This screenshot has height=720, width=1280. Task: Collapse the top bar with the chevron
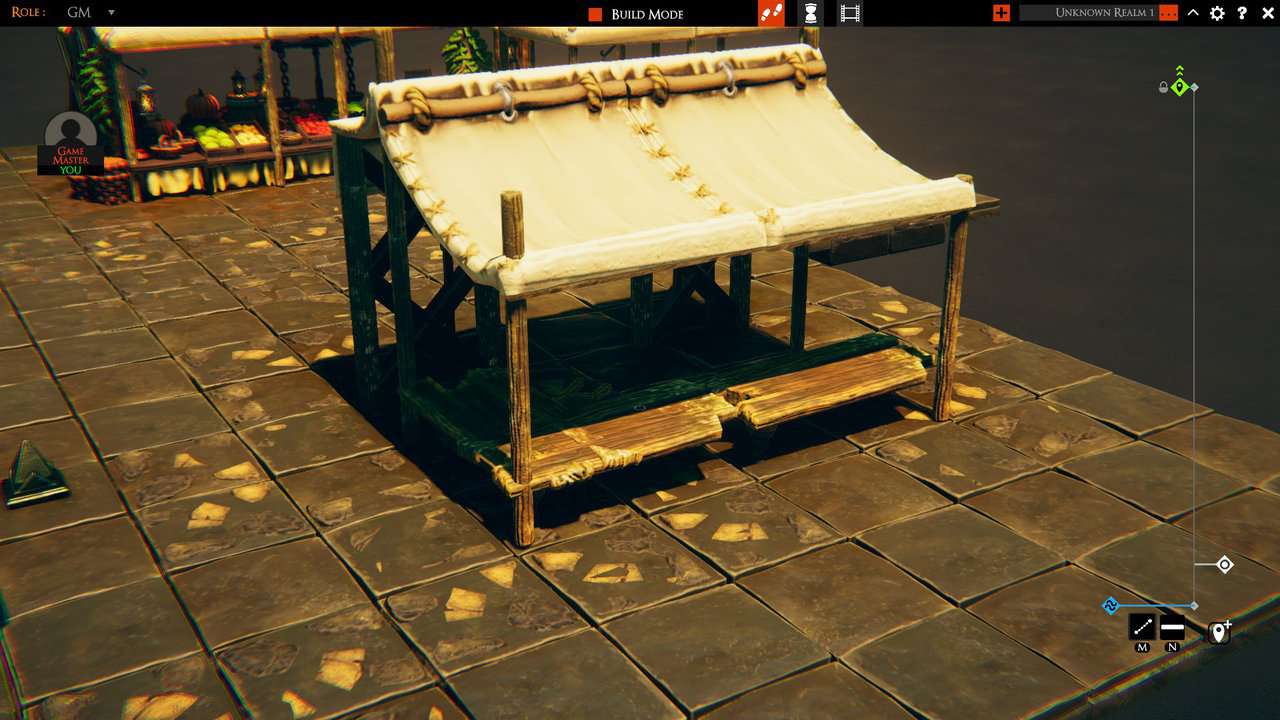(1192, 13)
